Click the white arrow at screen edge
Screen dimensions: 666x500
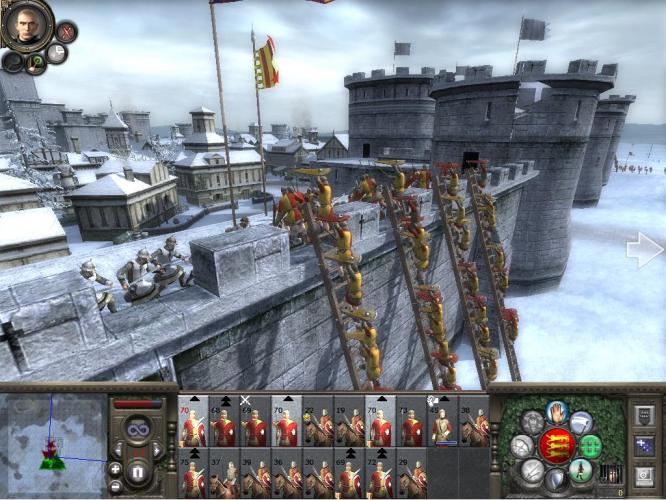[x=644, y=250]
